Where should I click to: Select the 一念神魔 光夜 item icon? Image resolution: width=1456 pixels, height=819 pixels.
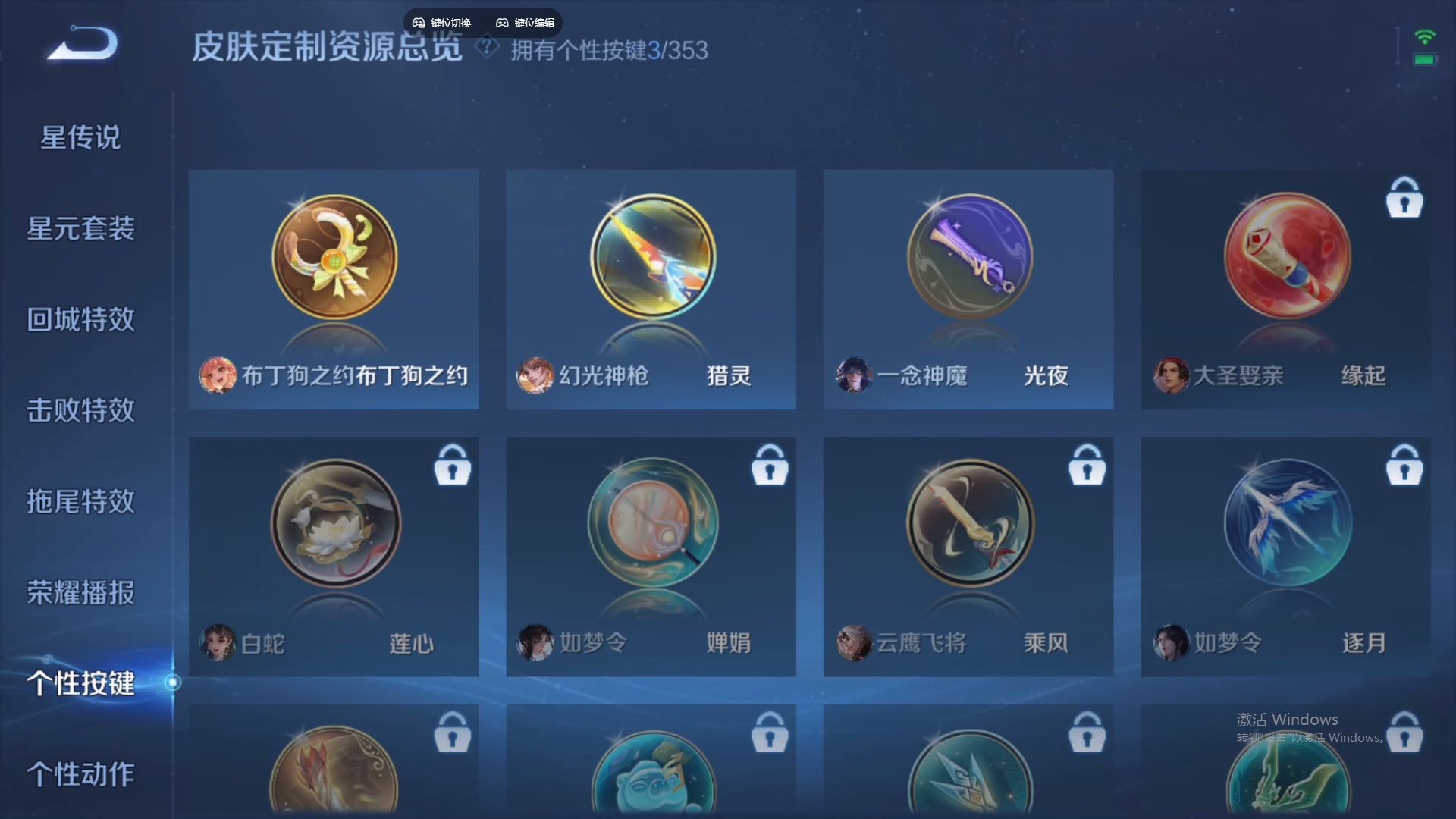pyautogui.click(x=968, y=258)
